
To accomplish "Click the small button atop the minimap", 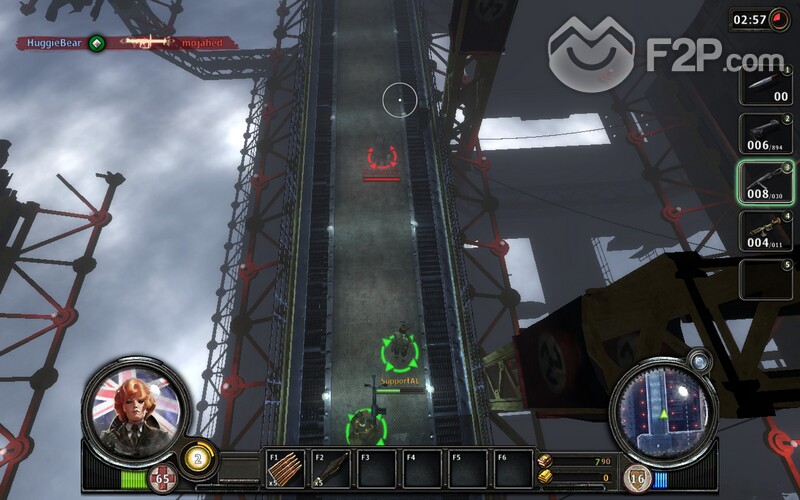I will coord(700,359).
